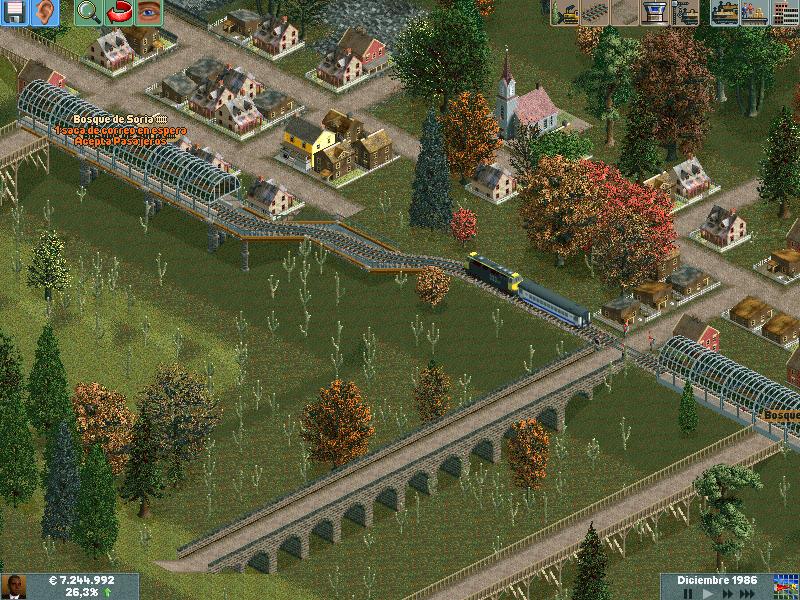The width and height of the screenshot is (800, 600).
Task: Open the towns and industries buildings list
Action: 785,13
